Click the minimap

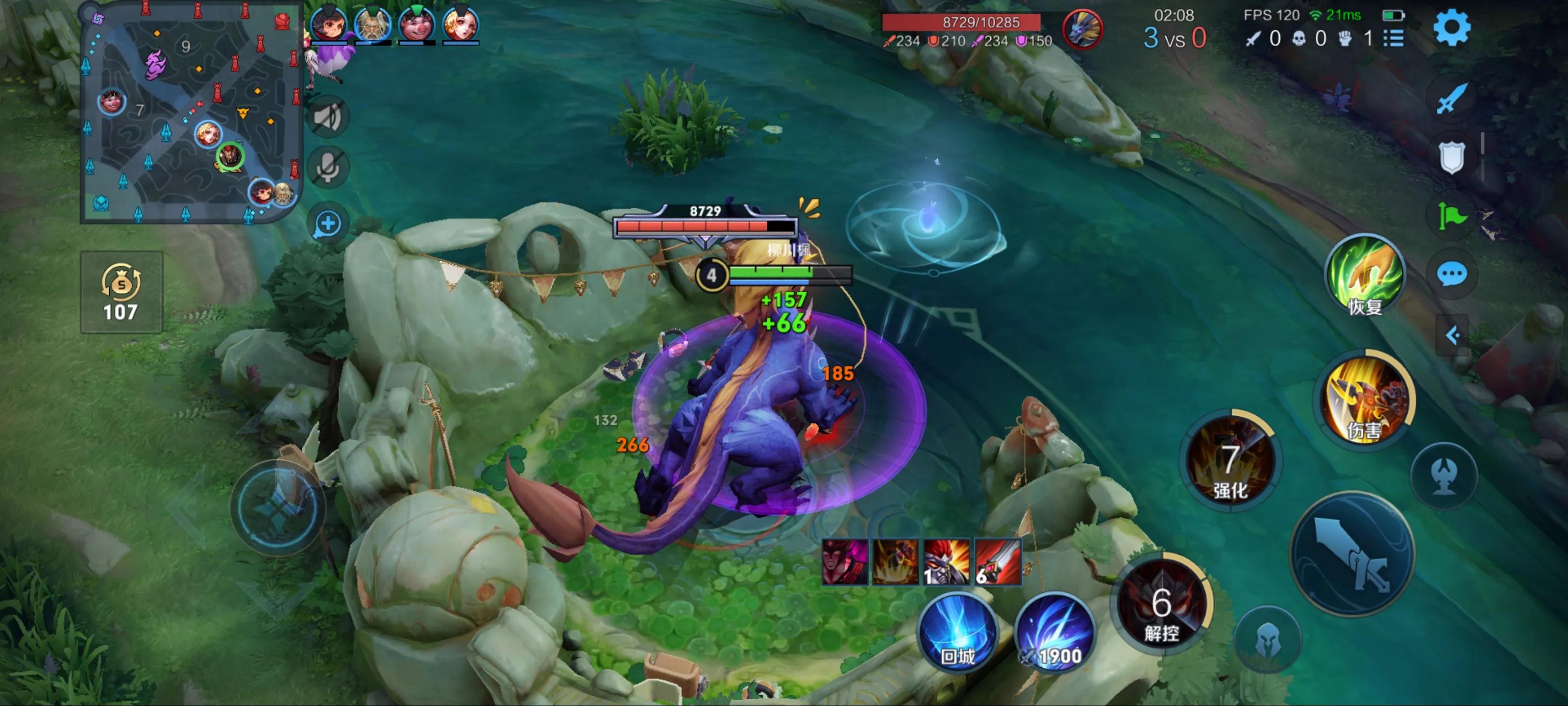[191, 113]
